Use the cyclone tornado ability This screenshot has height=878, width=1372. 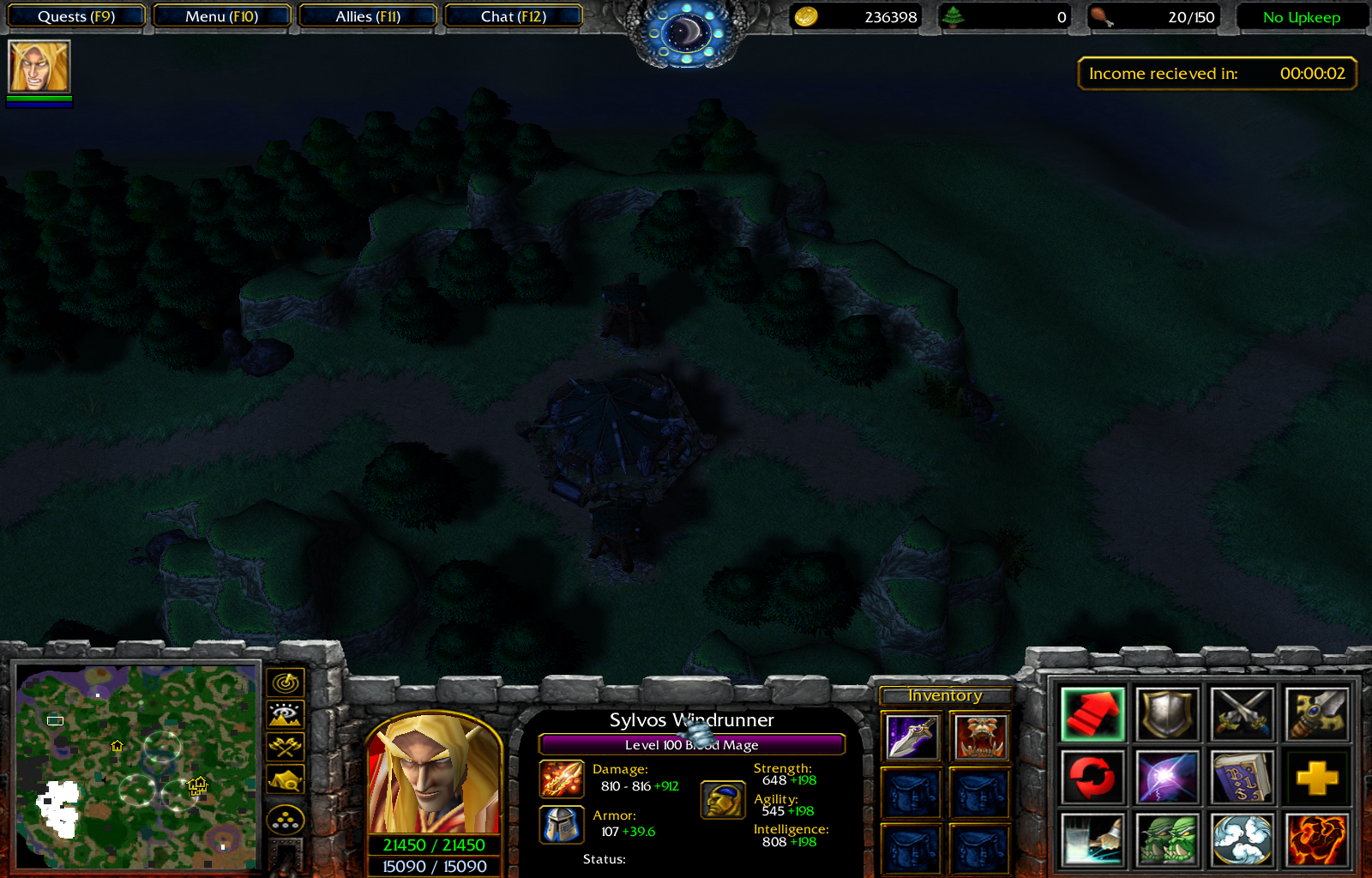(x=1241, y=839)
